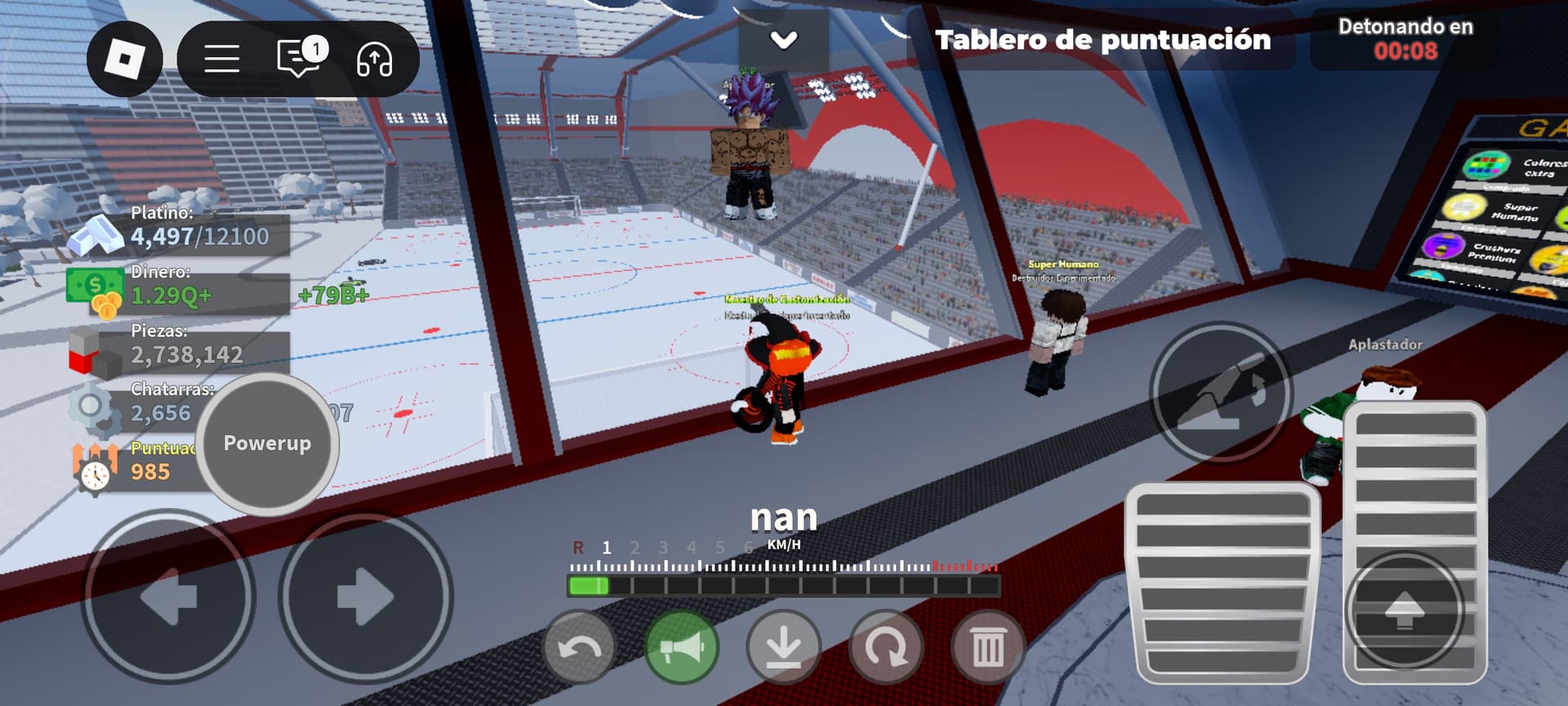Viewport: 1568px width, 706px height.
Task: Tap the circular refresh arrow button
Action: click(x=885, y=649)
